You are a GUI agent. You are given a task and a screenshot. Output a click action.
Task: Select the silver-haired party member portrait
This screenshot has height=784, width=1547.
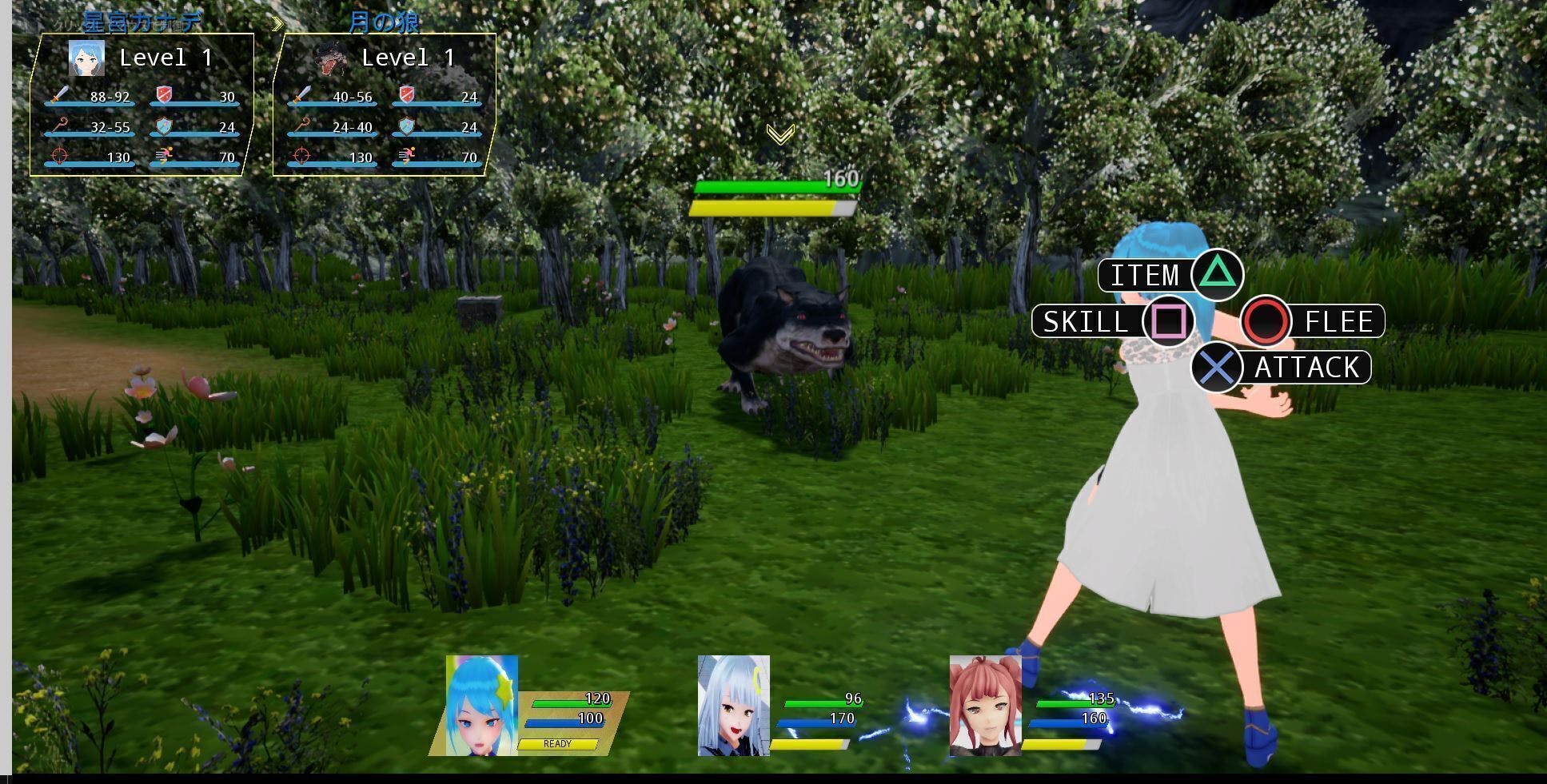click(733, 706)
